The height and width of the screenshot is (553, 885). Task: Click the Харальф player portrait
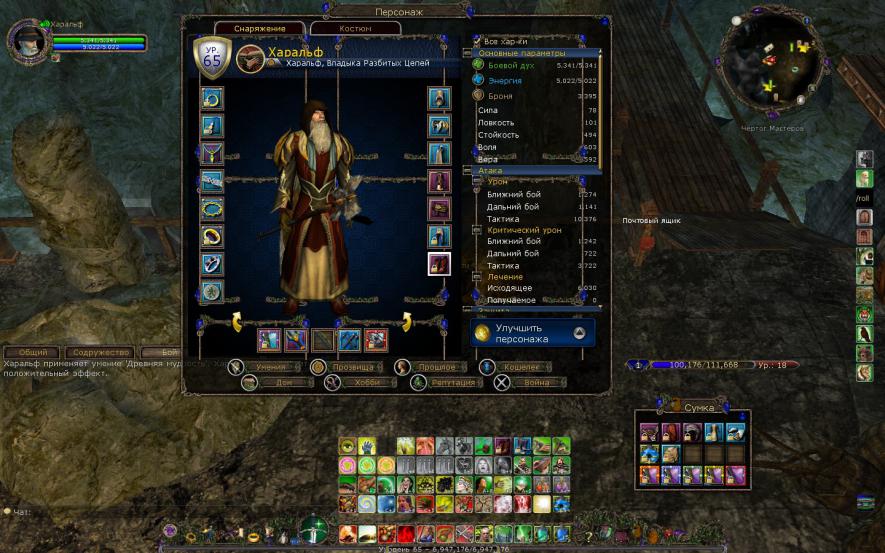point(29,42)
